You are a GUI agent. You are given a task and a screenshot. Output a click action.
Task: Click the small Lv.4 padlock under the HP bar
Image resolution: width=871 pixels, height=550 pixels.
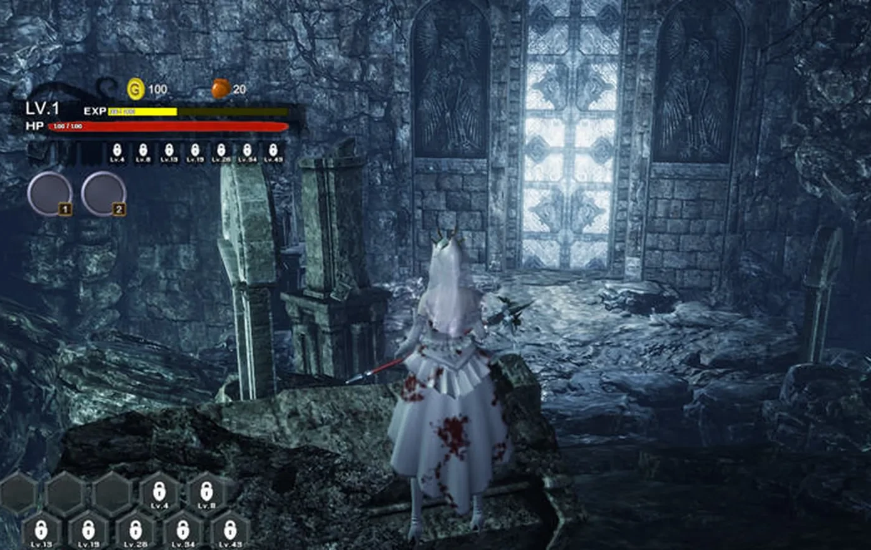click(117, 151)
